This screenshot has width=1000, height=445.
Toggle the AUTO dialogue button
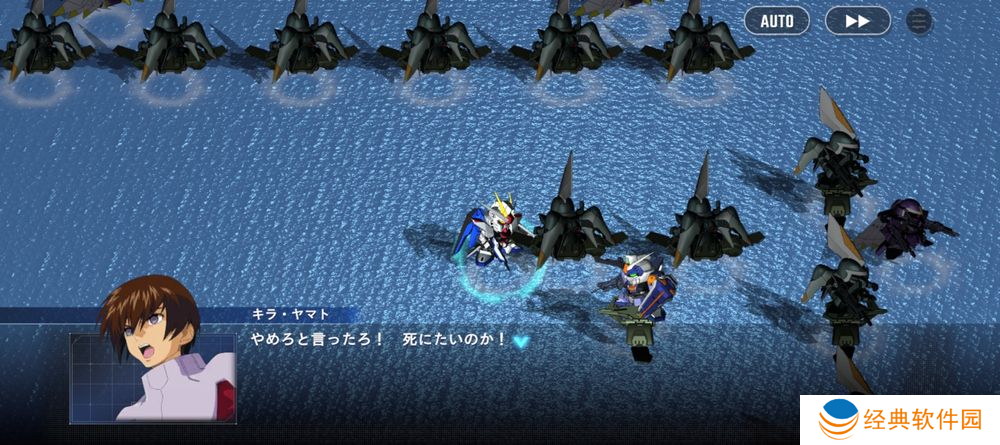pyautogui.click(x=777, y=21)
